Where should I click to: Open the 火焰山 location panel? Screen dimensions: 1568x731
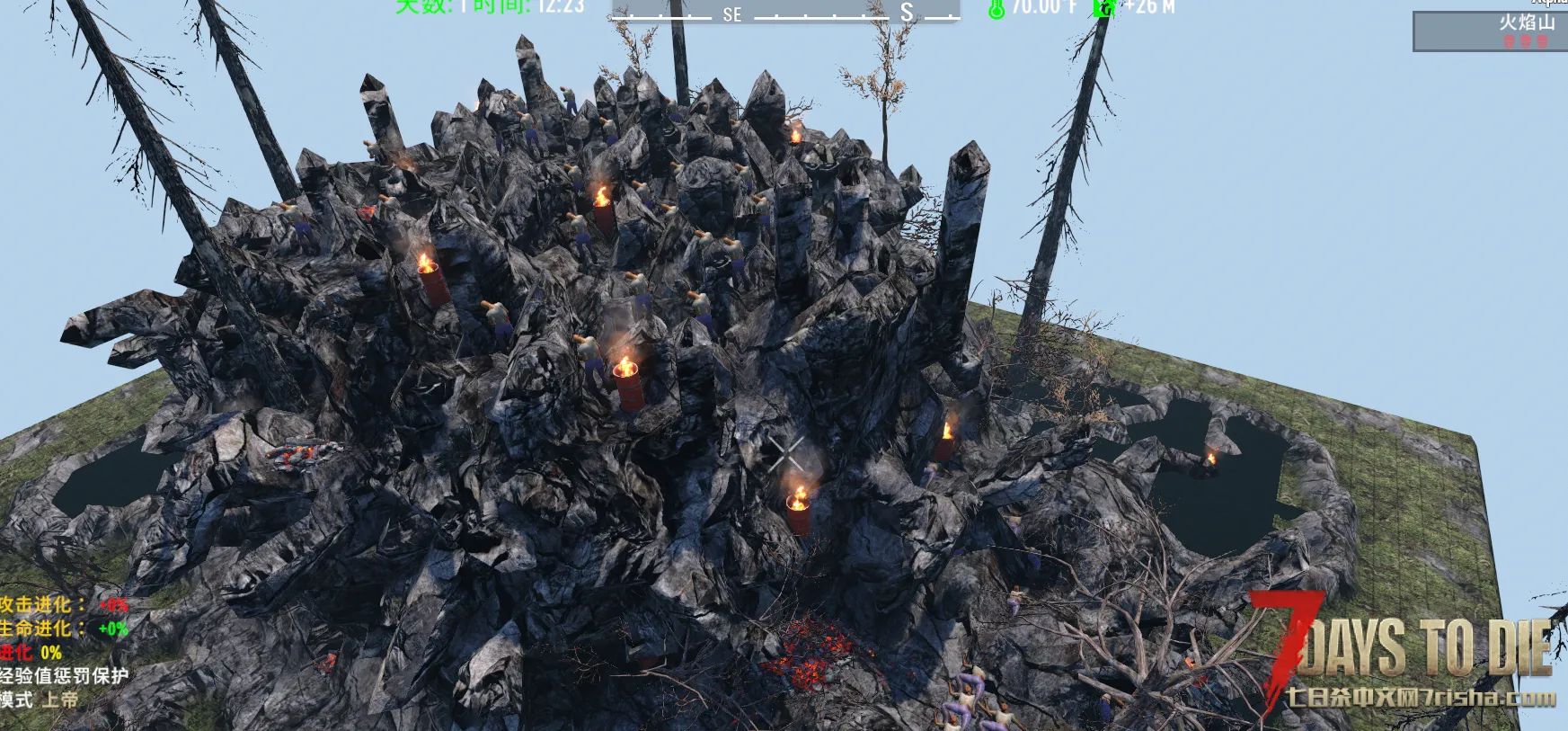click(x=1490, y=31)
